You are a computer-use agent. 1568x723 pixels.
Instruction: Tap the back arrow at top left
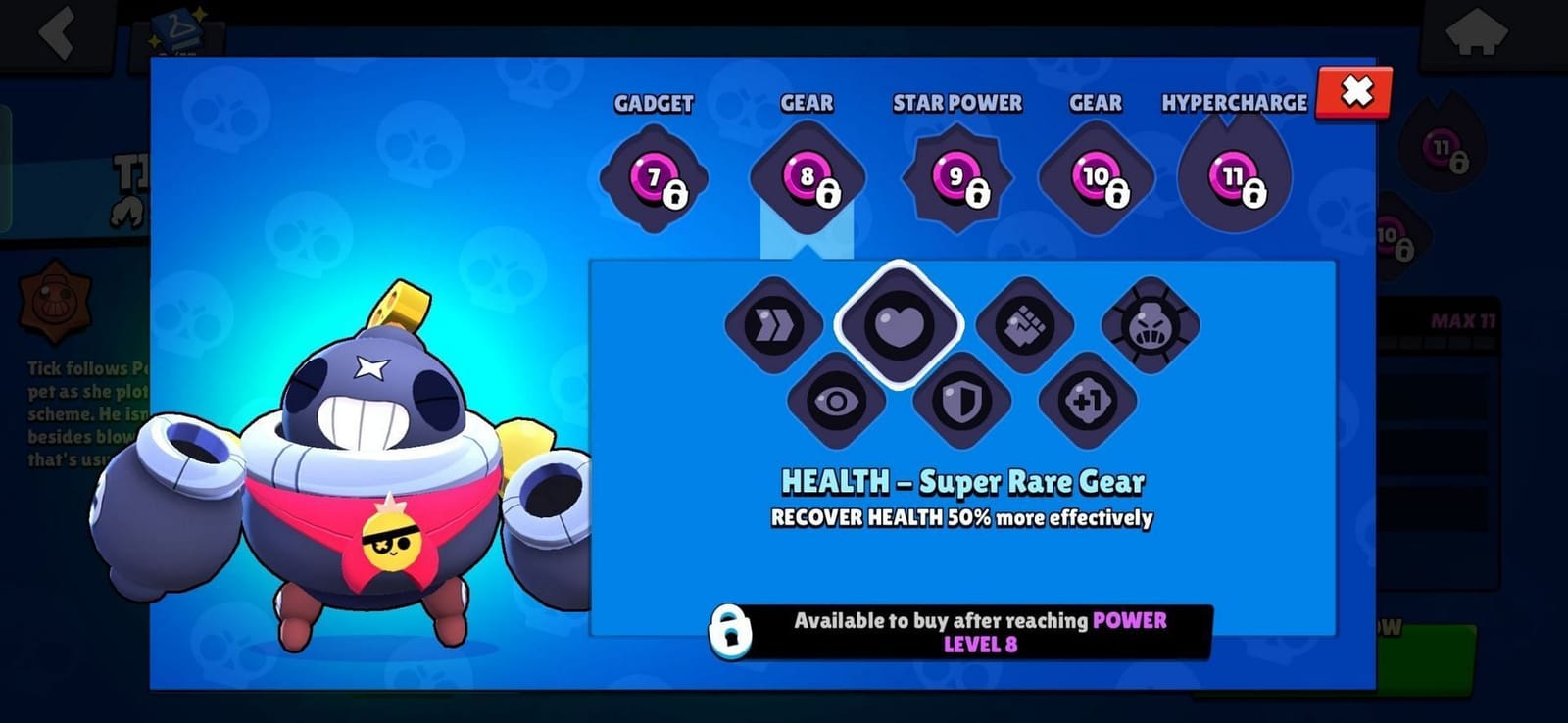point(54,34)
